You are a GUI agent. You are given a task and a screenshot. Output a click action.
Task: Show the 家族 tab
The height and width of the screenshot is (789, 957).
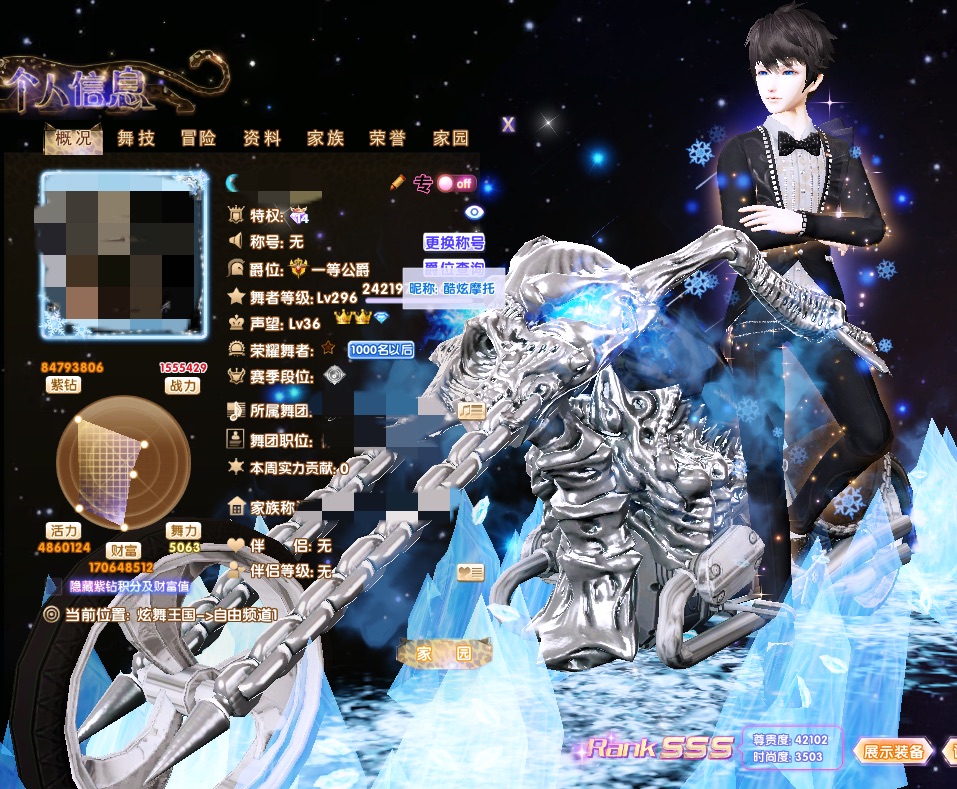tap(325, 139)
